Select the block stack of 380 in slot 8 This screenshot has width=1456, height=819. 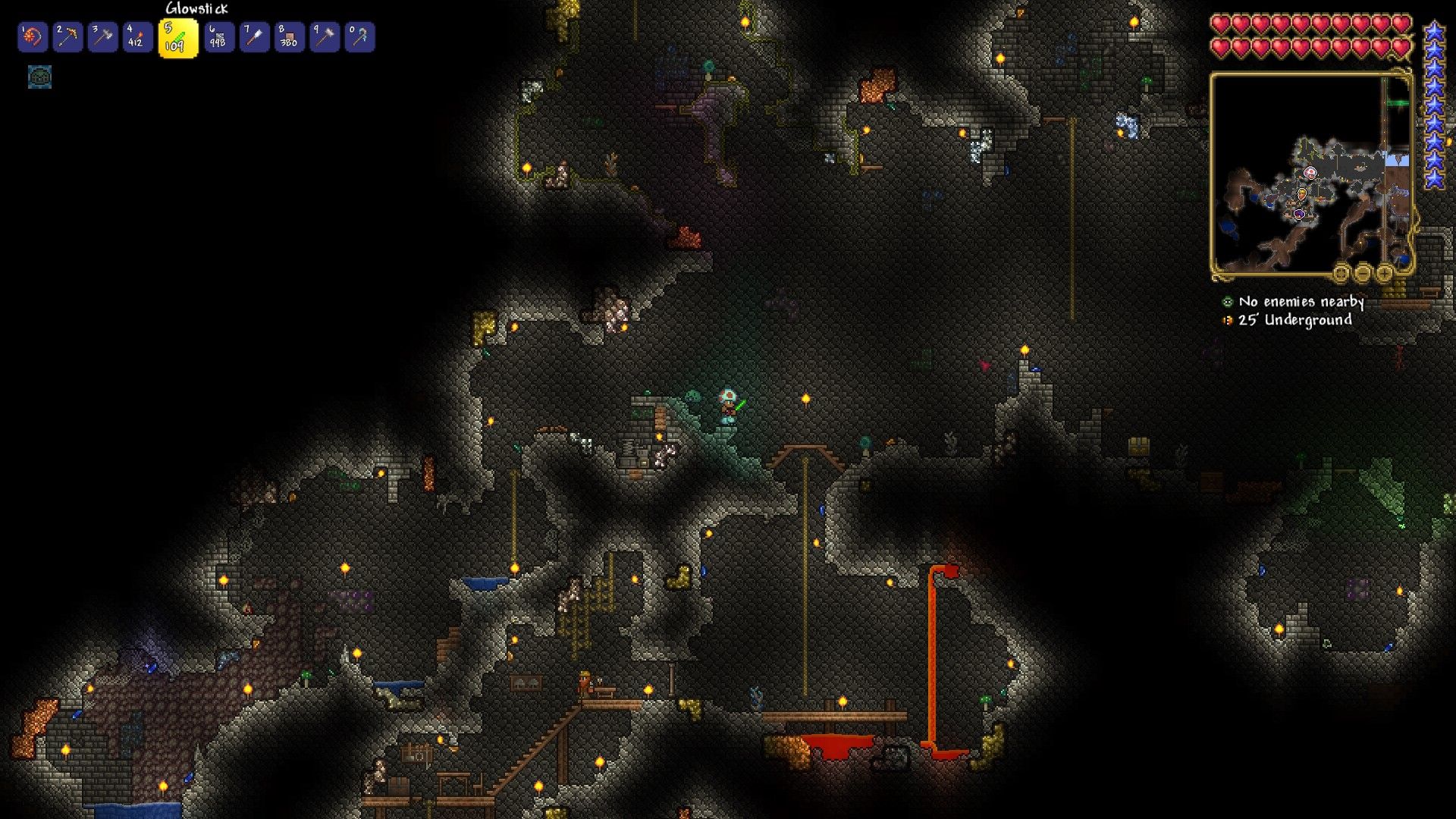(289, 36)
